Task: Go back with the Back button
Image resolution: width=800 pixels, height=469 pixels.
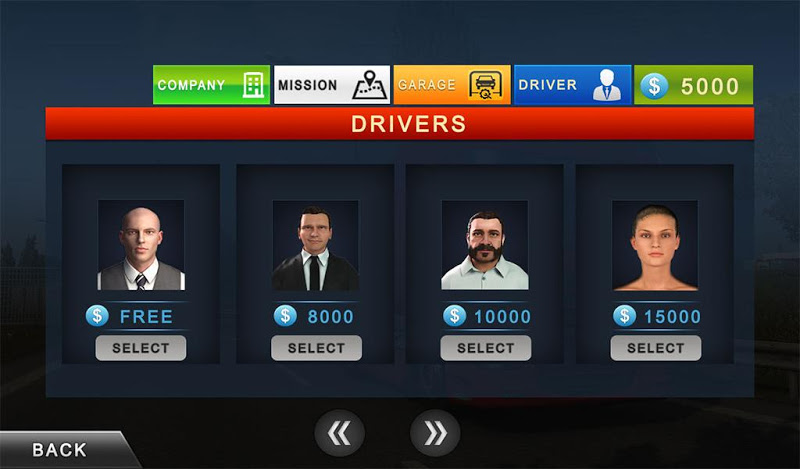Action: click(60, 450)
